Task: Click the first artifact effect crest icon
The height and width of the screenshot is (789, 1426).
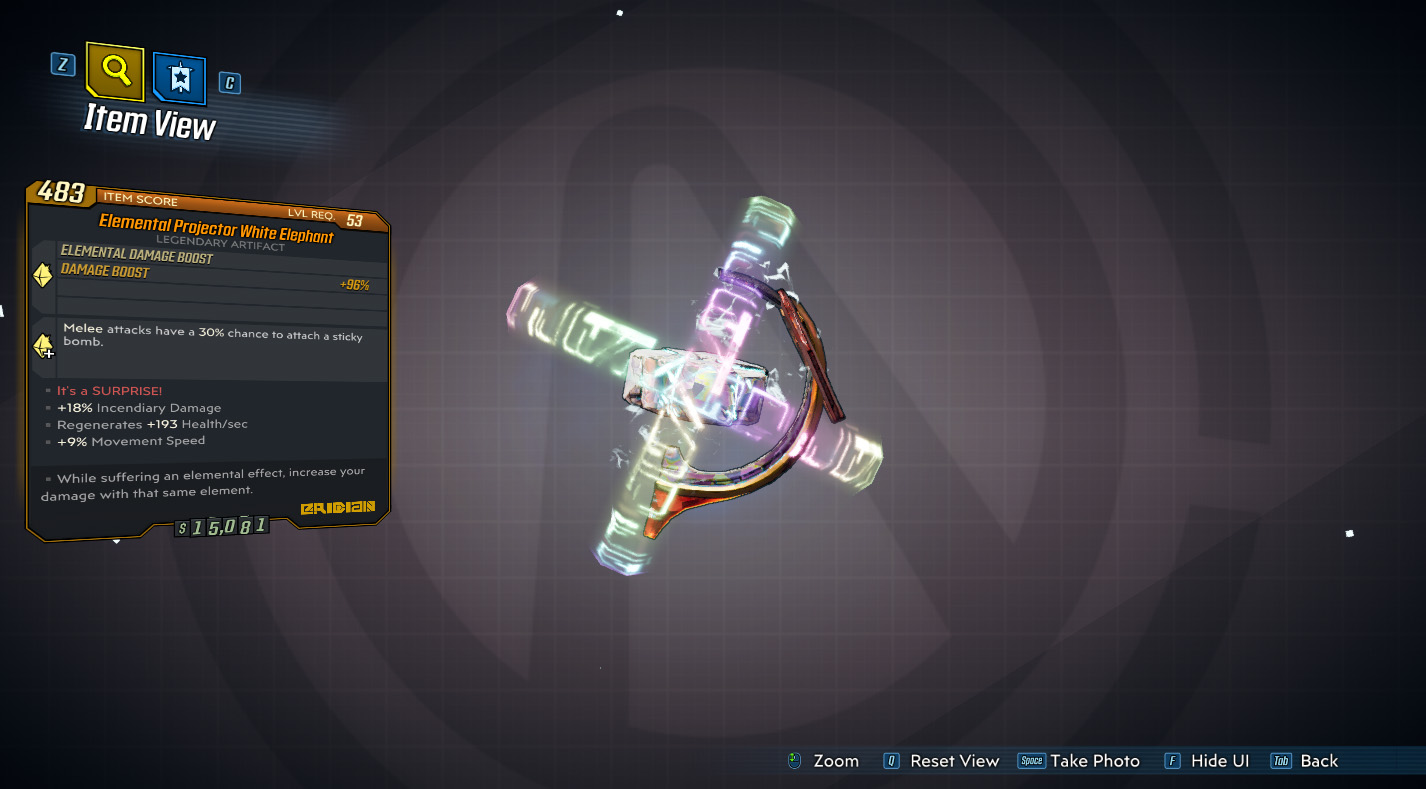Action: (x=41, y=275)
